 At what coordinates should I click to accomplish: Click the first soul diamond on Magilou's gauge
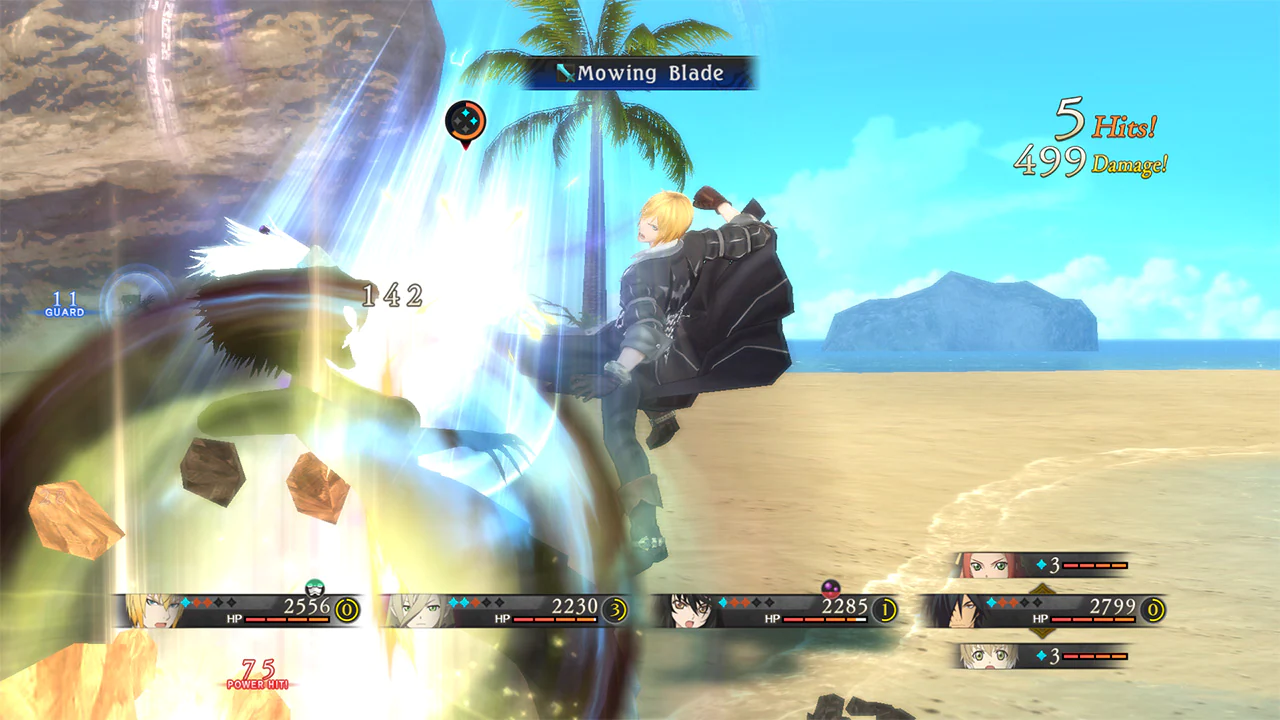click(x=452, y=602)
